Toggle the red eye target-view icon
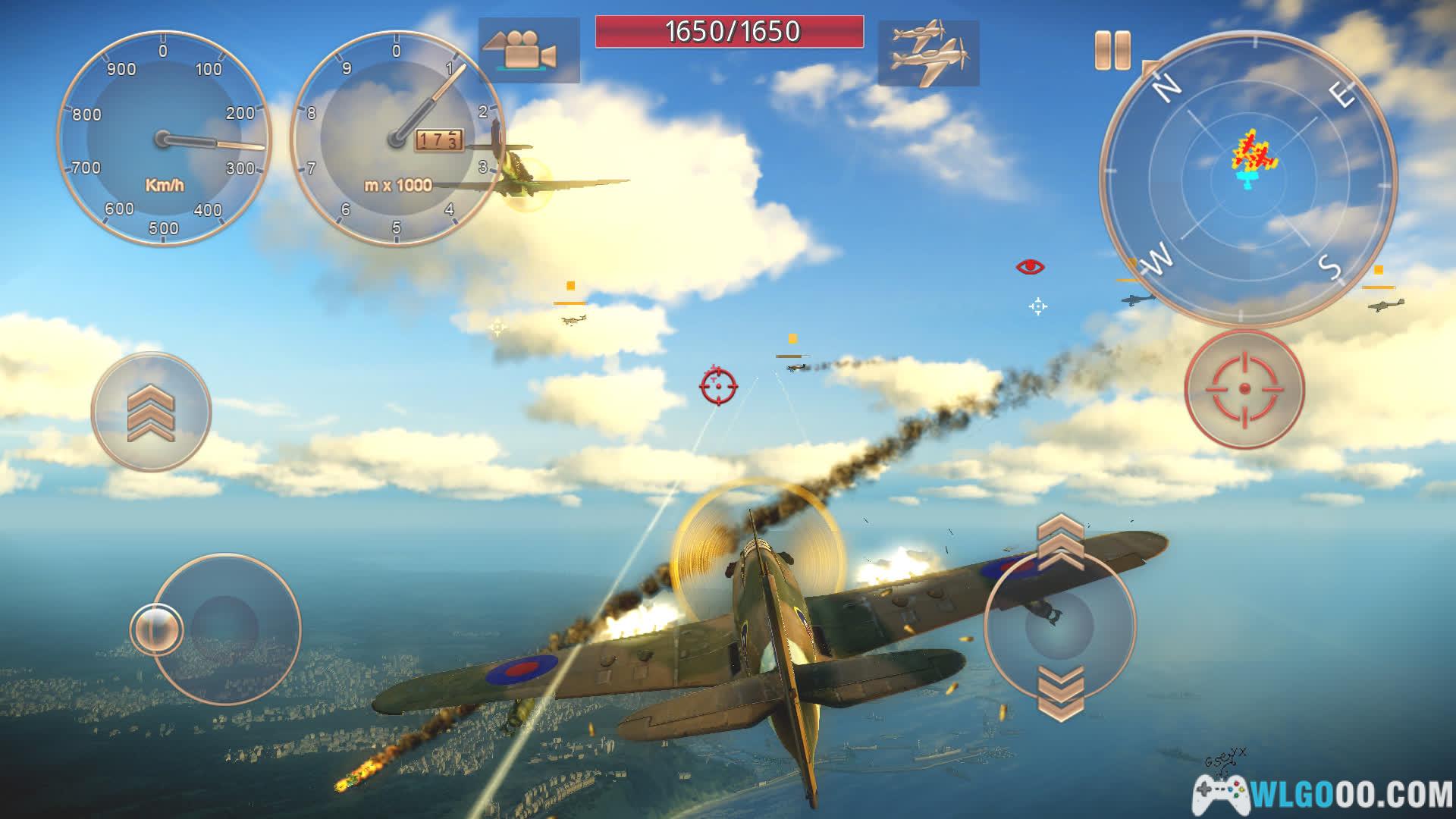The image size is (1456, 819). 1030,267
